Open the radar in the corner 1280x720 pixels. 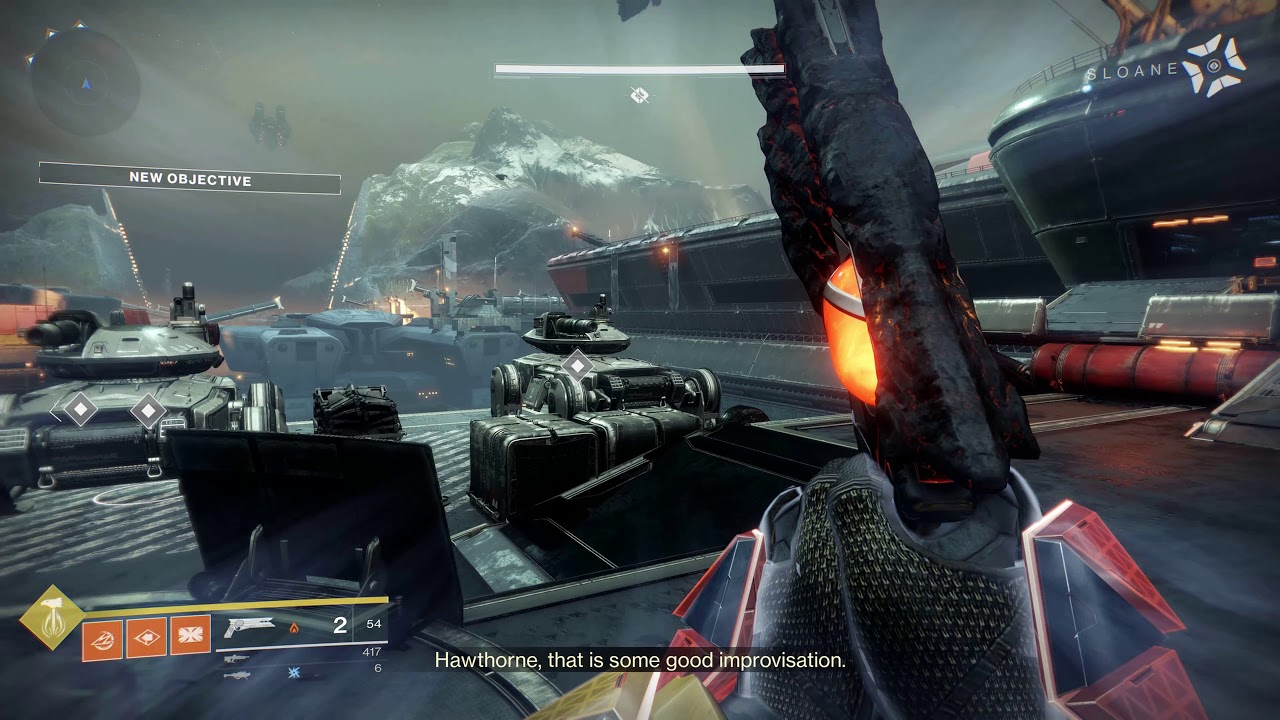coord(85,83)
